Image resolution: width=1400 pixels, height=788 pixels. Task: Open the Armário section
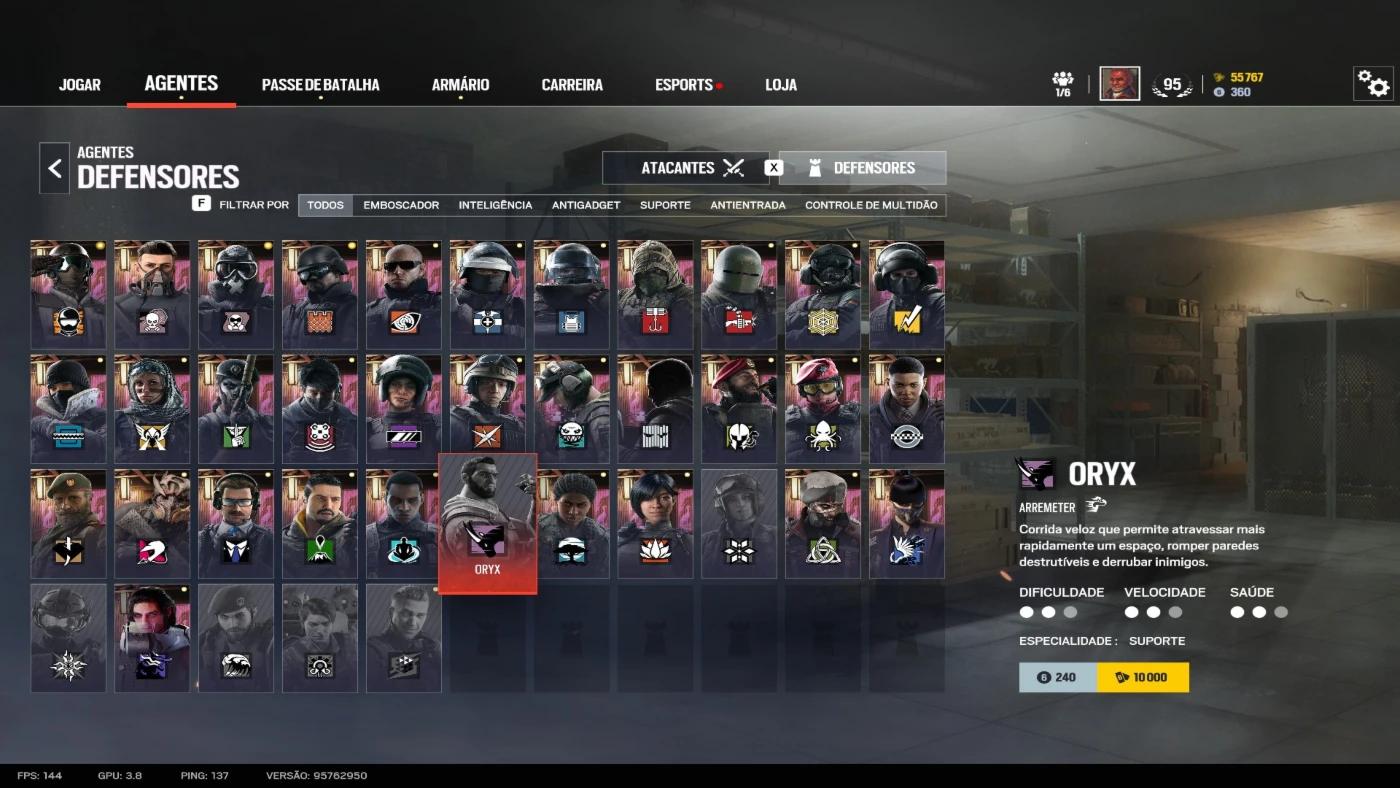(460, 85)
